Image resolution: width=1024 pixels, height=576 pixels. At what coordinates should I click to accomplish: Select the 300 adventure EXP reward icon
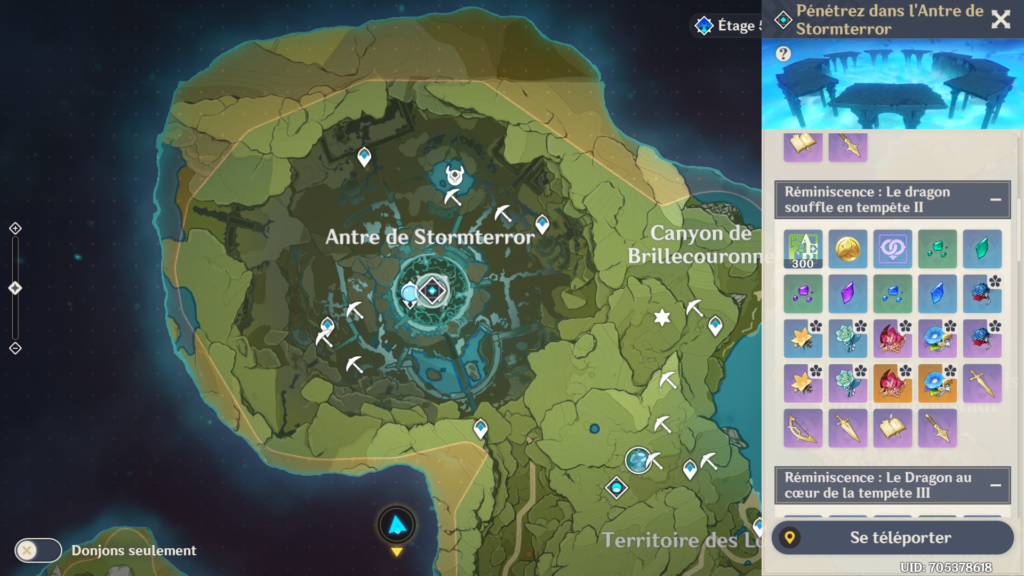(x=803, y=249)
